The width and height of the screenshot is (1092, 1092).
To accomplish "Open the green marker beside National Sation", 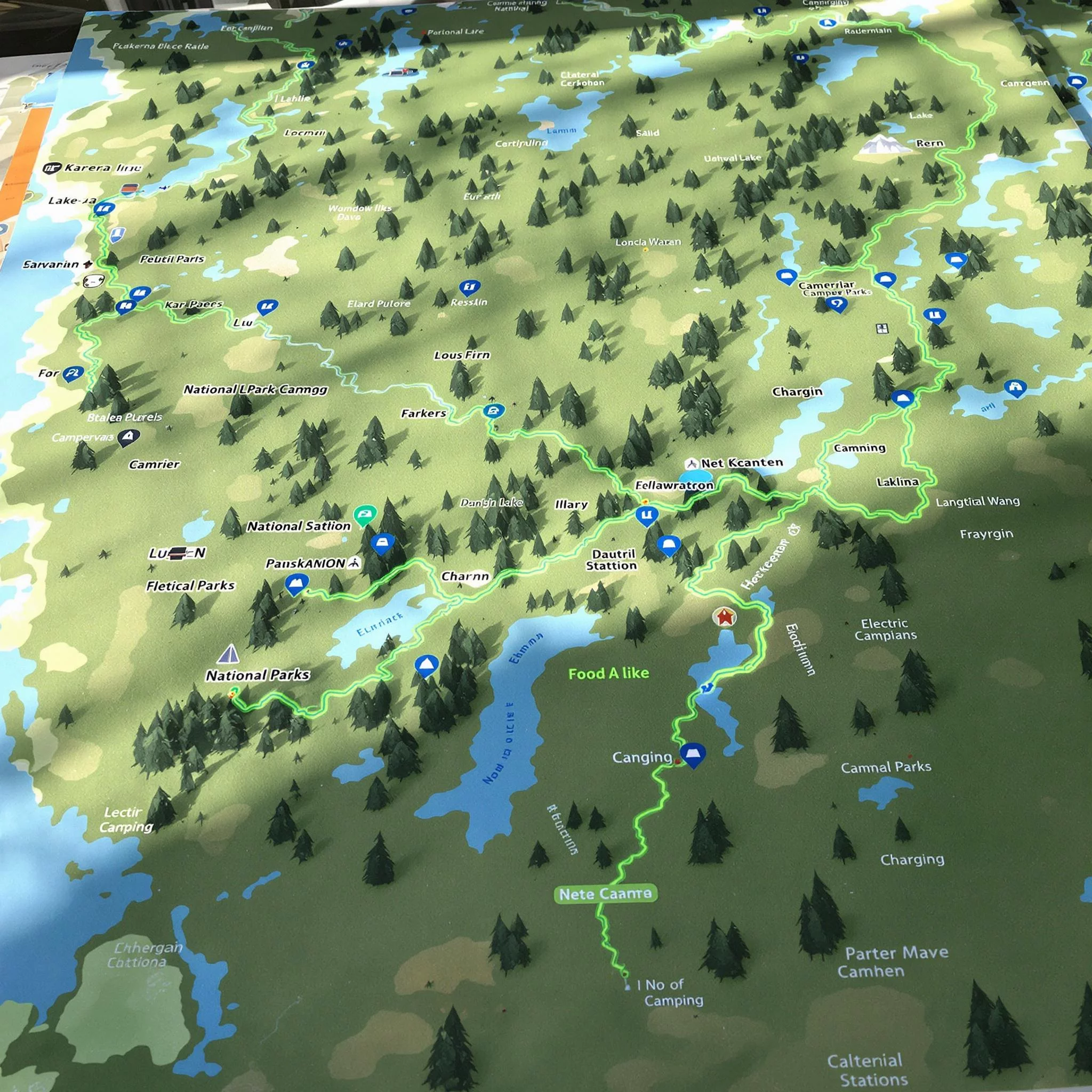I will [x=364, y=515].
